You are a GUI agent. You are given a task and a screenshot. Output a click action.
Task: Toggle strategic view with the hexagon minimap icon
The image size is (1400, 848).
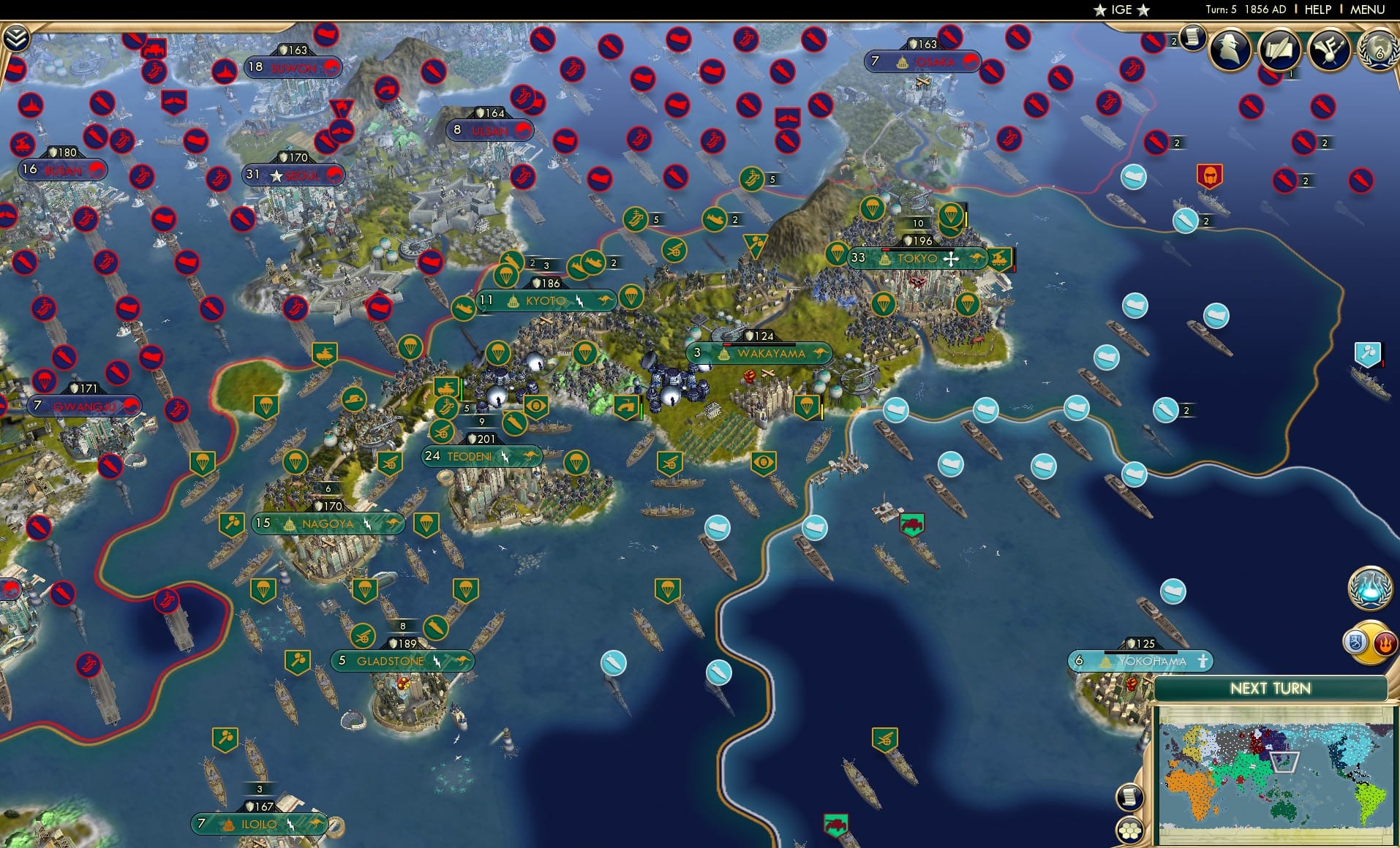click(1129, 831)
